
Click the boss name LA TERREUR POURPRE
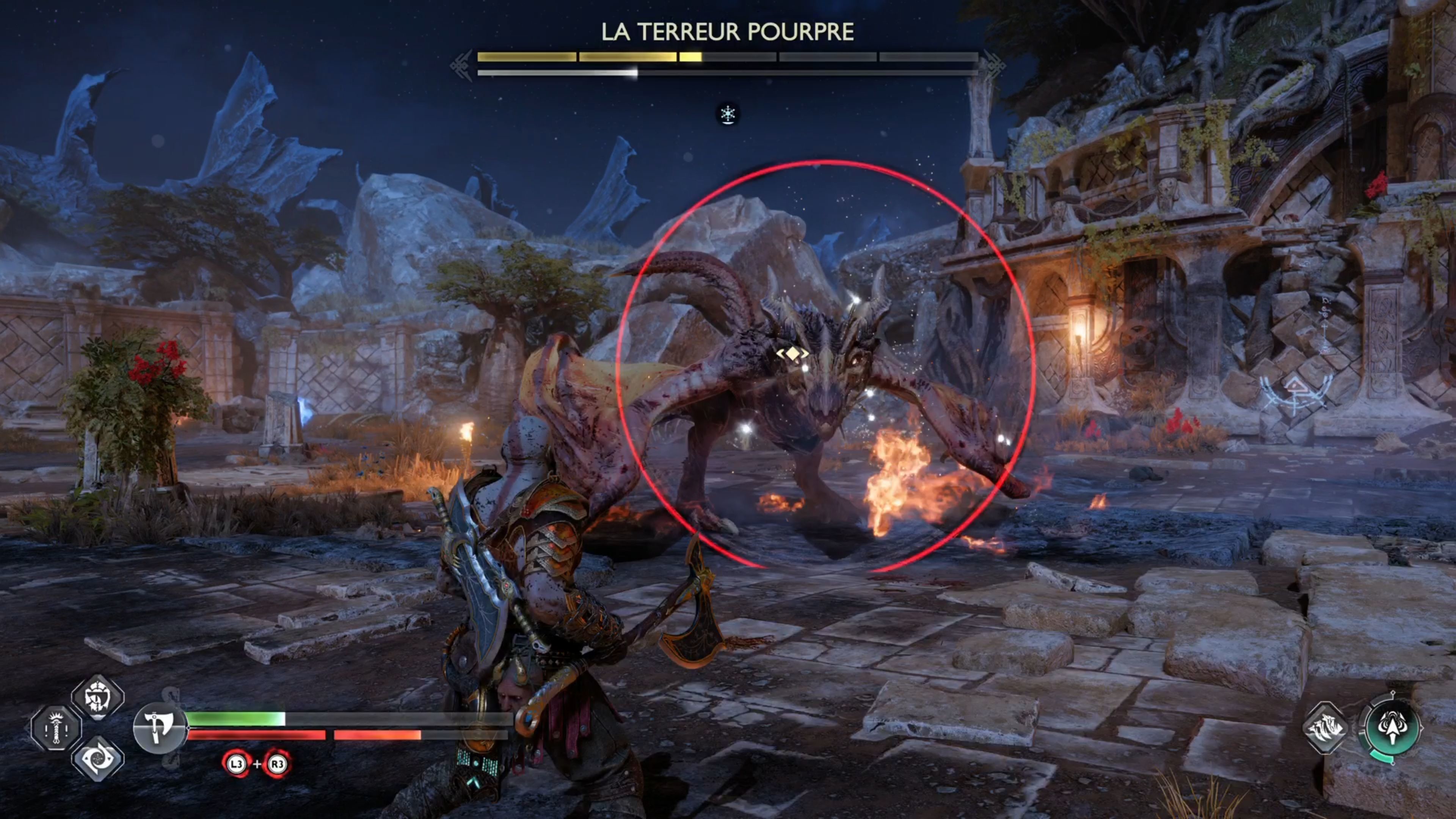click(x=728, y=32)
